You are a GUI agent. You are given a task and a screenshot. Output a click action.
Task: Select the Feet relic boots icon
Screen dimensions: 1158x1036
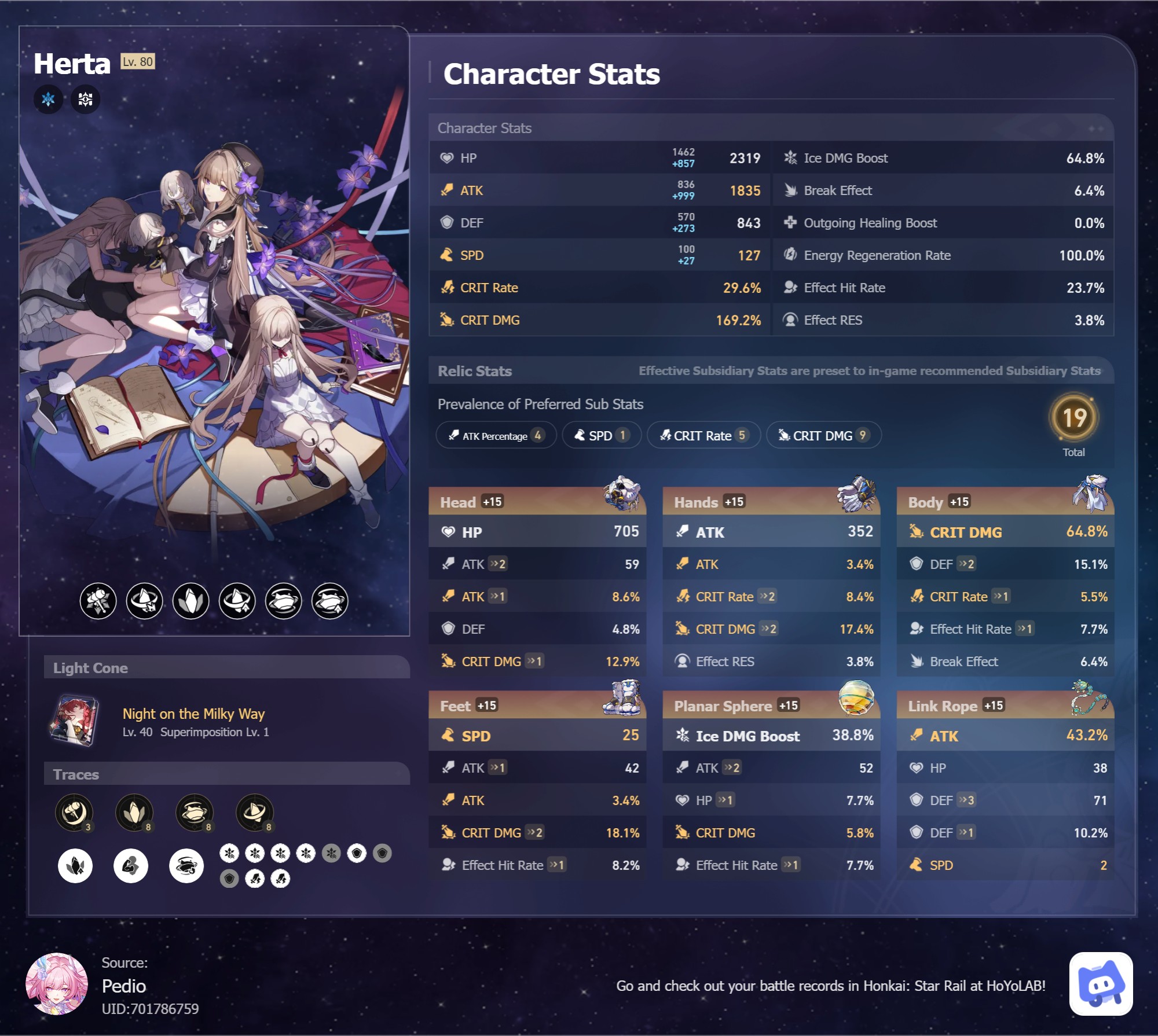click(x=622, y=697)
